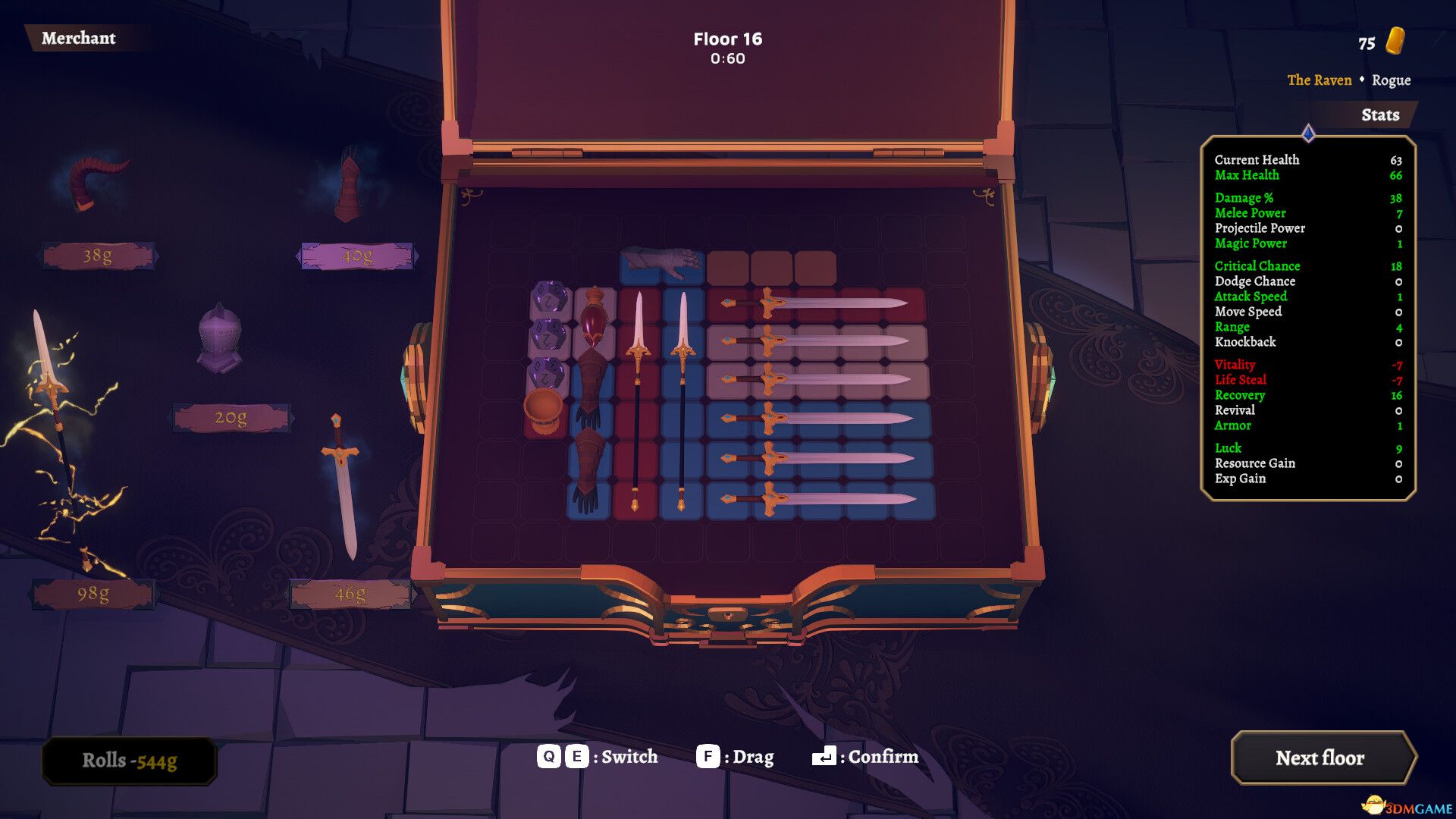
Task: Click the leftmost rapier in the backpack
Action: 639,394
